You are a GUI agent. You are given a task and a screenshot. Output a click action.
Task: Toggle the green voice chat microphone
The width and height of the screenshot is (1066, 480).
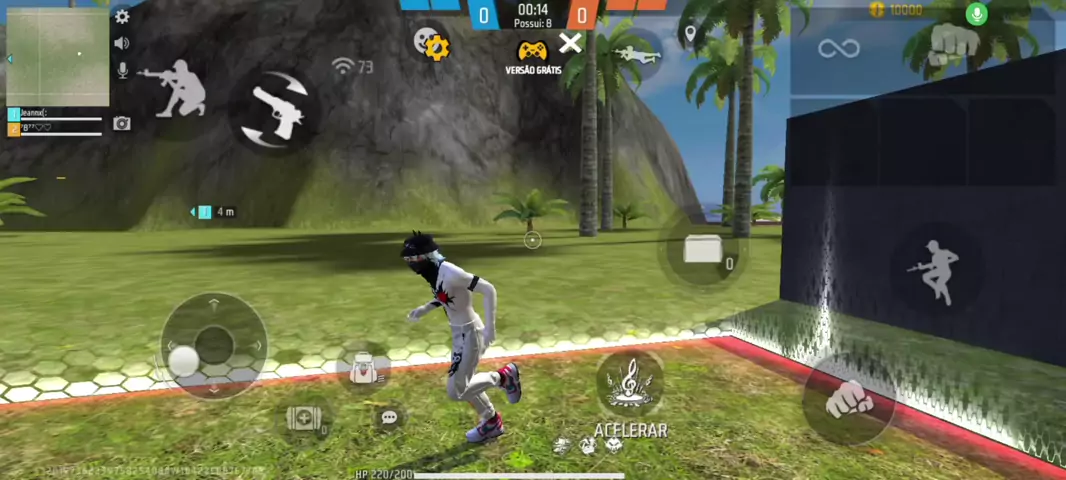pos(977,13)
